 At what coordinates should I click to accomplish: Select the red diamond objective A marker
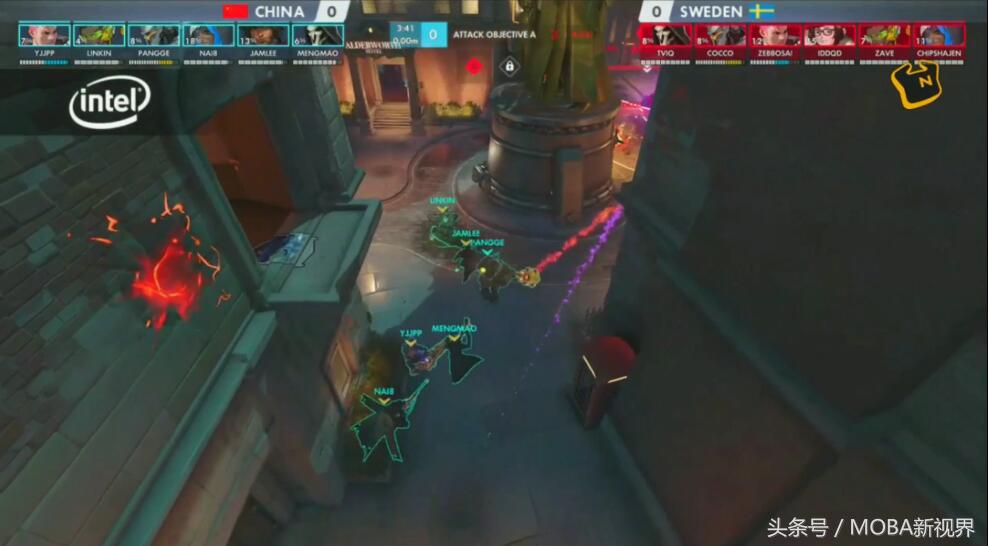point(473,67)
